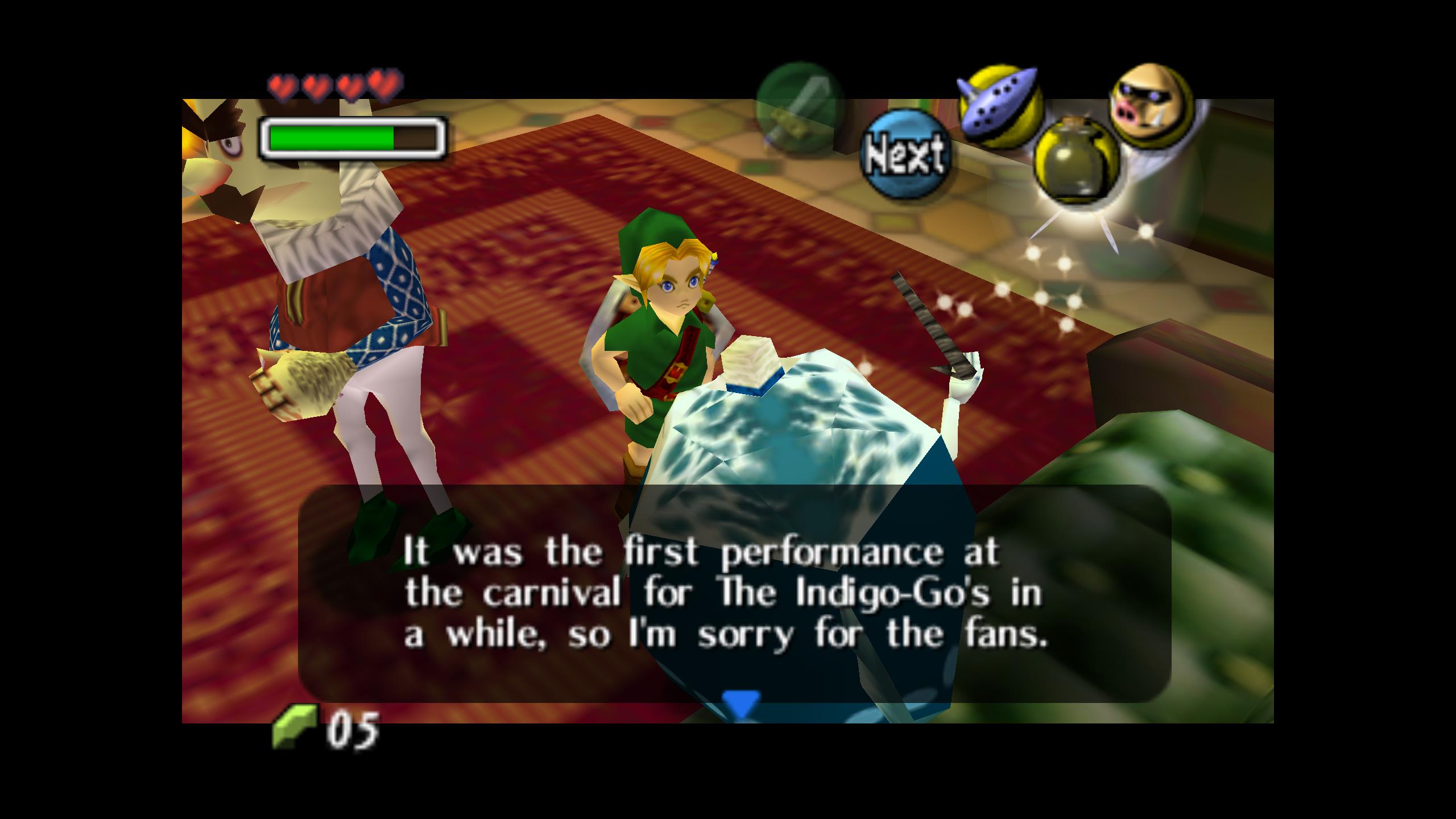Advance dialogue with the blue arrow
This screenshot has height=819, width=1456.
point(741,703)
